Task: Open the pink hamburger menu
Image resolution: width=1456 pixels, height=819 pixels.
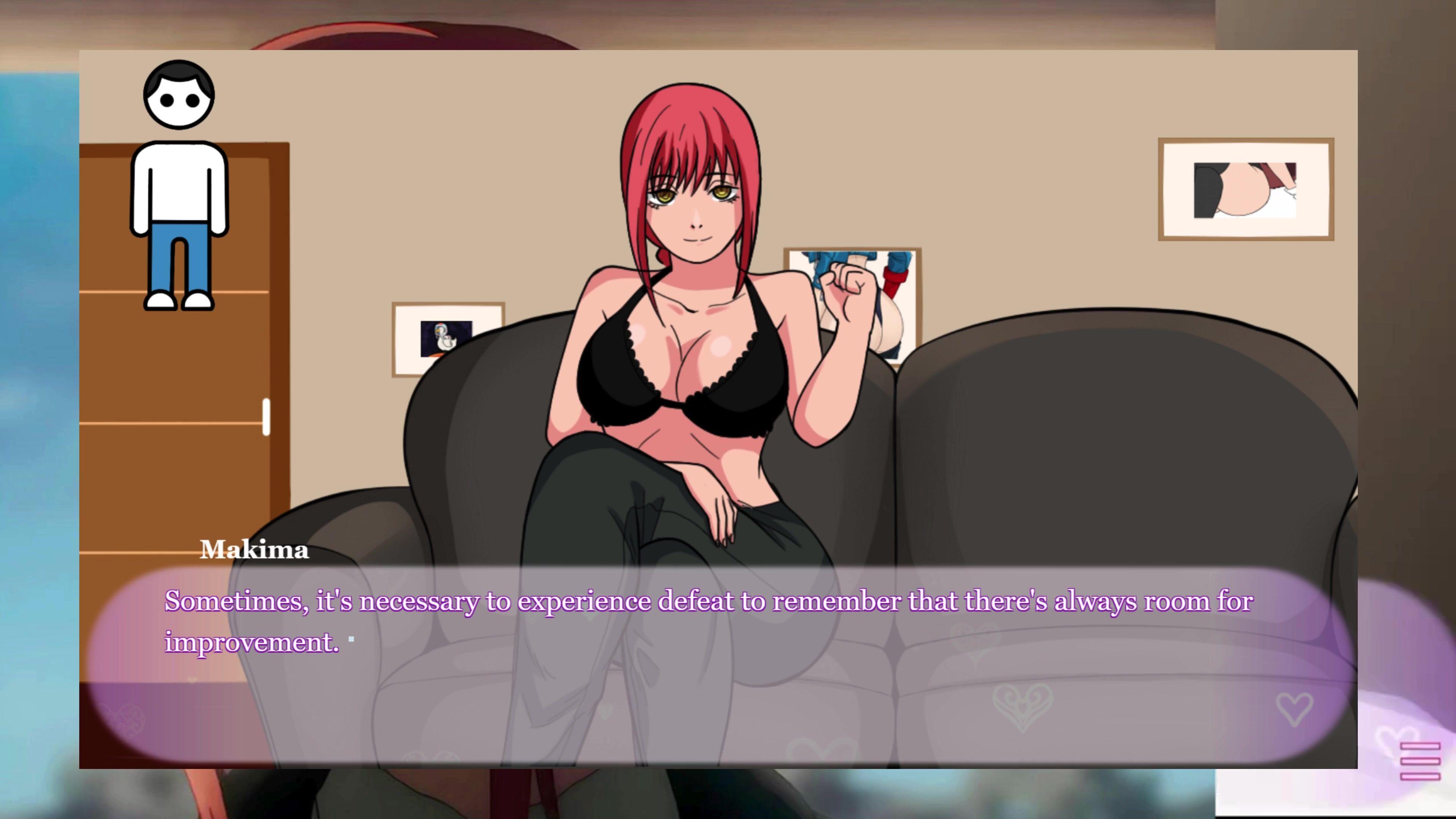Action: (x=1419, y=761)
